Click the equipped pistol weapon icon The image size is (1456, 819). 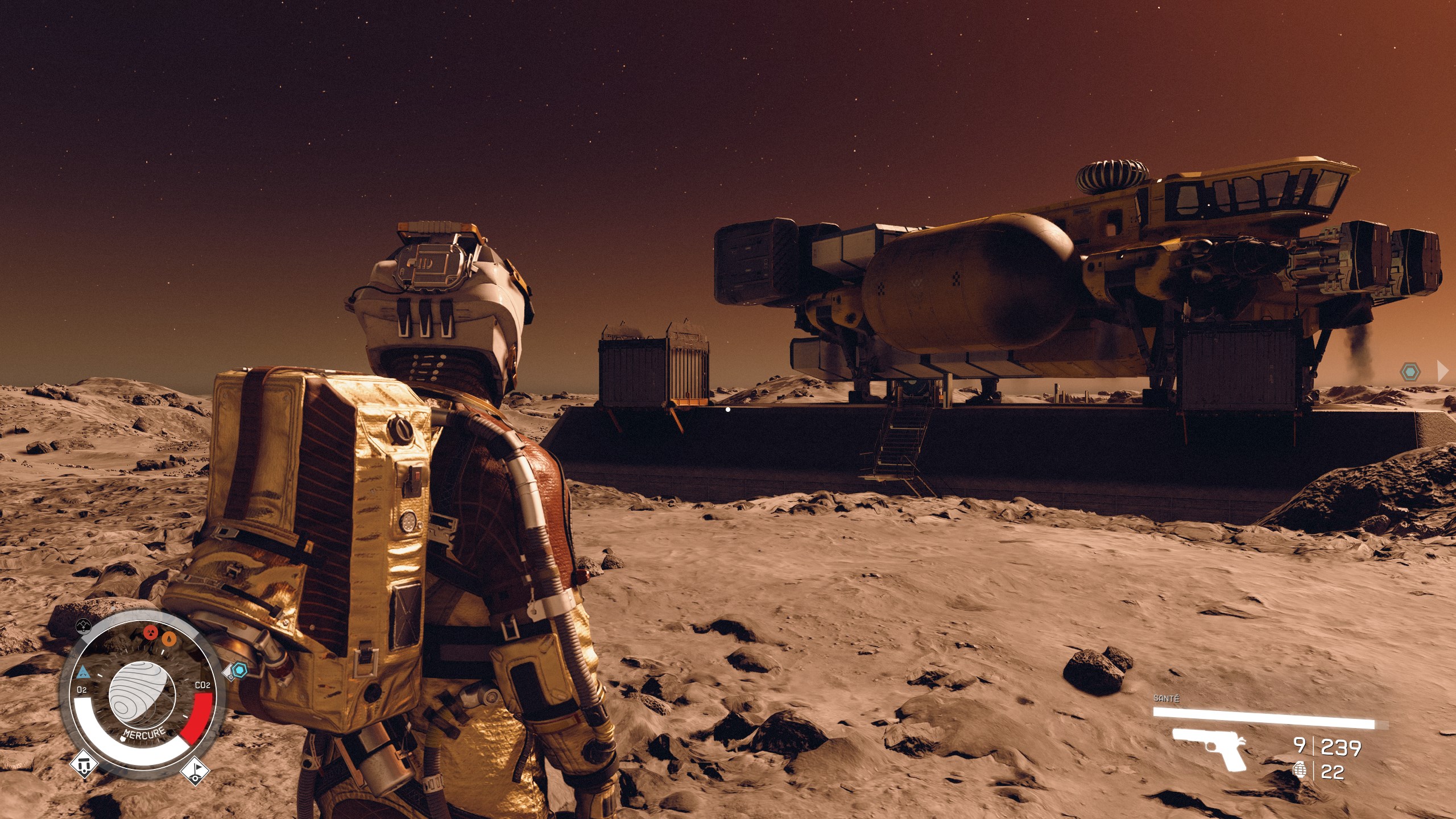pos(1209,748)
